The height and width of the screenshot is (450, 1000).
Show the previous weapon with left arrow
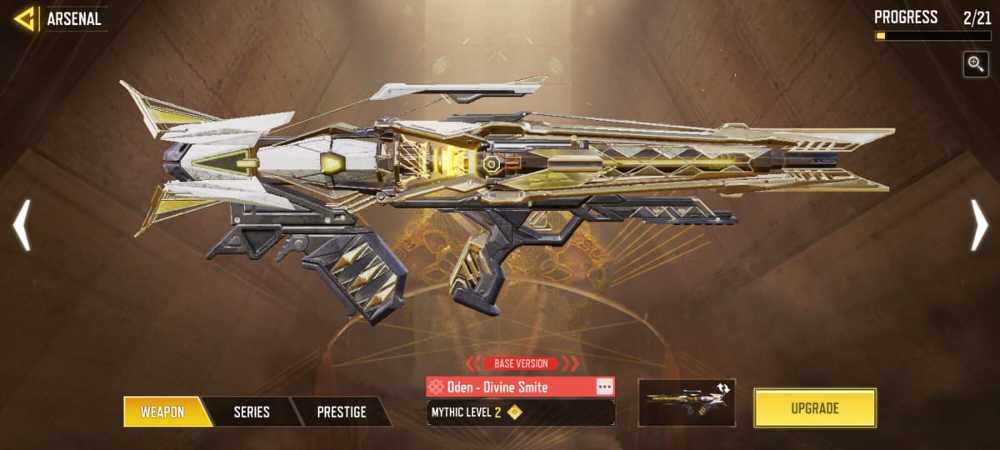click(21, 225)
